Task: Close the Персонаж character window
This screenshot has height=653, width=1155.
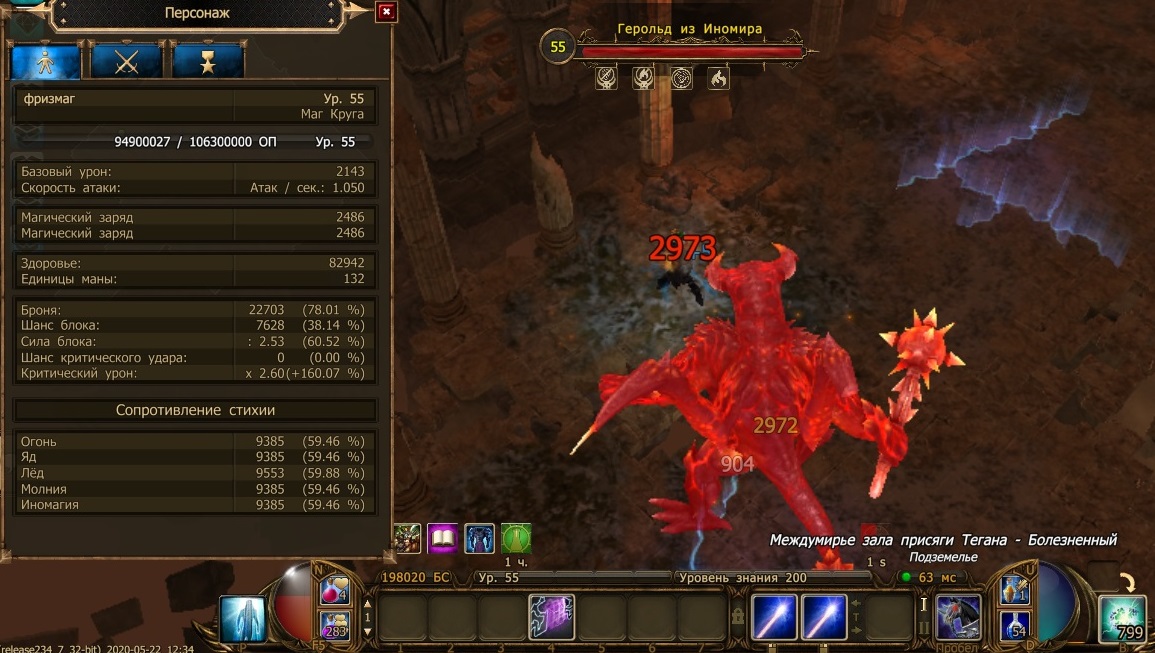Action: click(387, 12)
